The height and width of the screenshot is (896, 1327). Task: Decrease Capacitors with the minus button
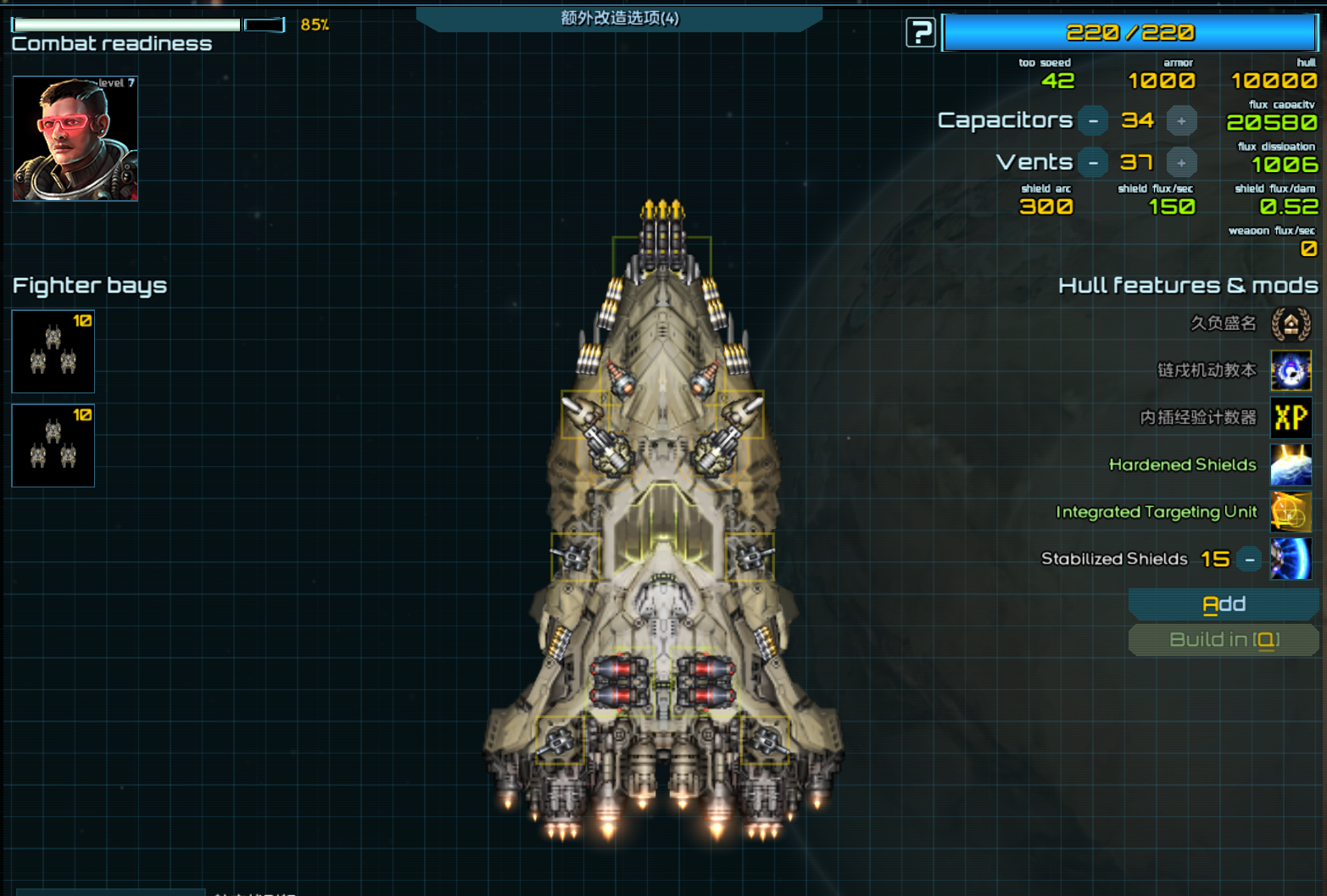pos(1093,120)
